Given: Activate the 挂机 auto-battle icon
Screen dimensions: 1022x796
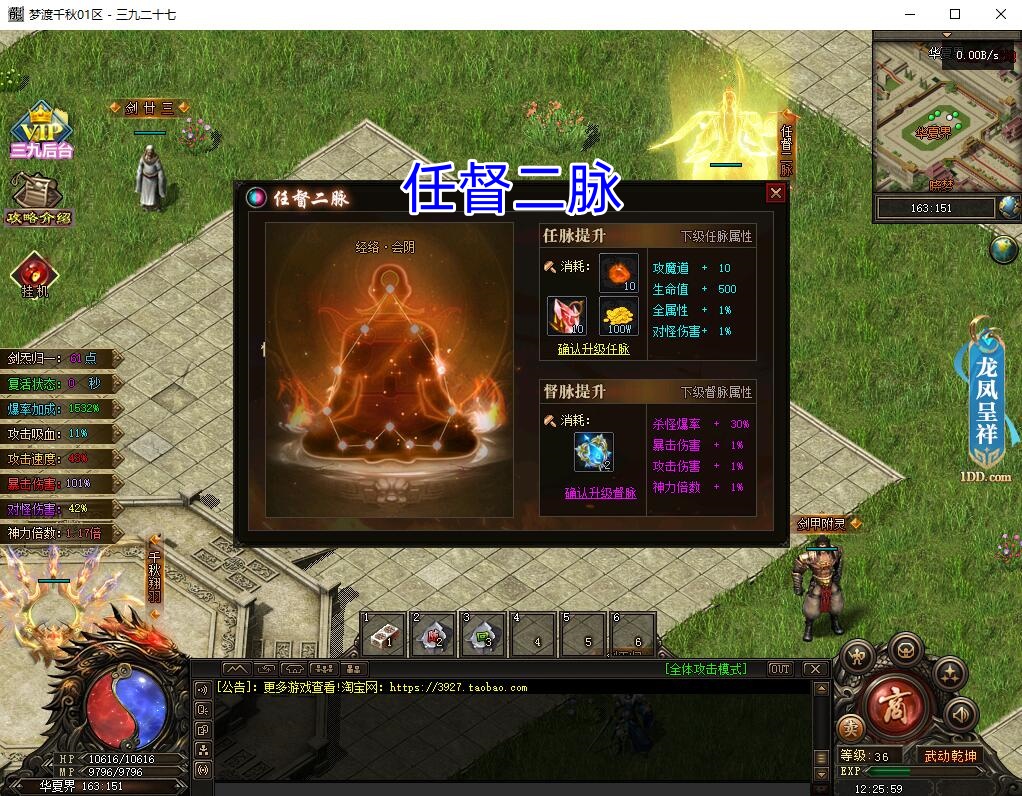Looking at the screenshot, I should click(36, 276).
